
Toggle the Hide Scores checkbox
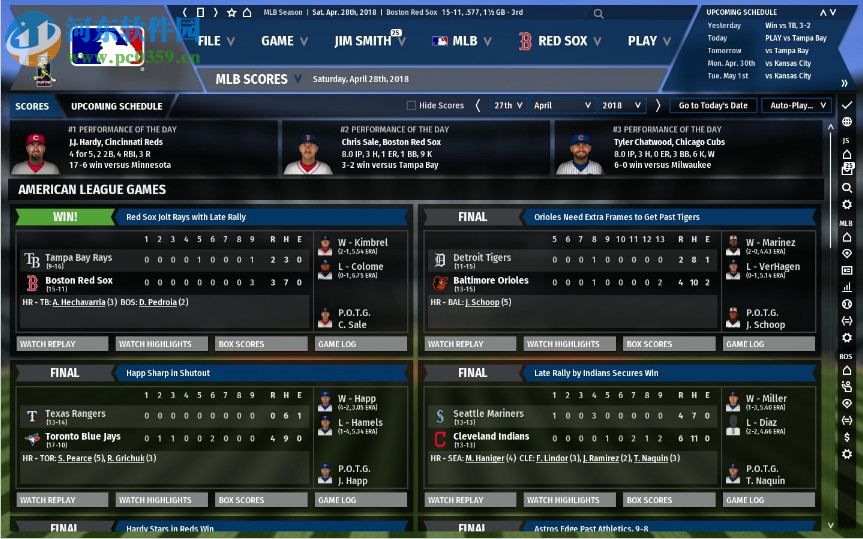tap(411, 105)
